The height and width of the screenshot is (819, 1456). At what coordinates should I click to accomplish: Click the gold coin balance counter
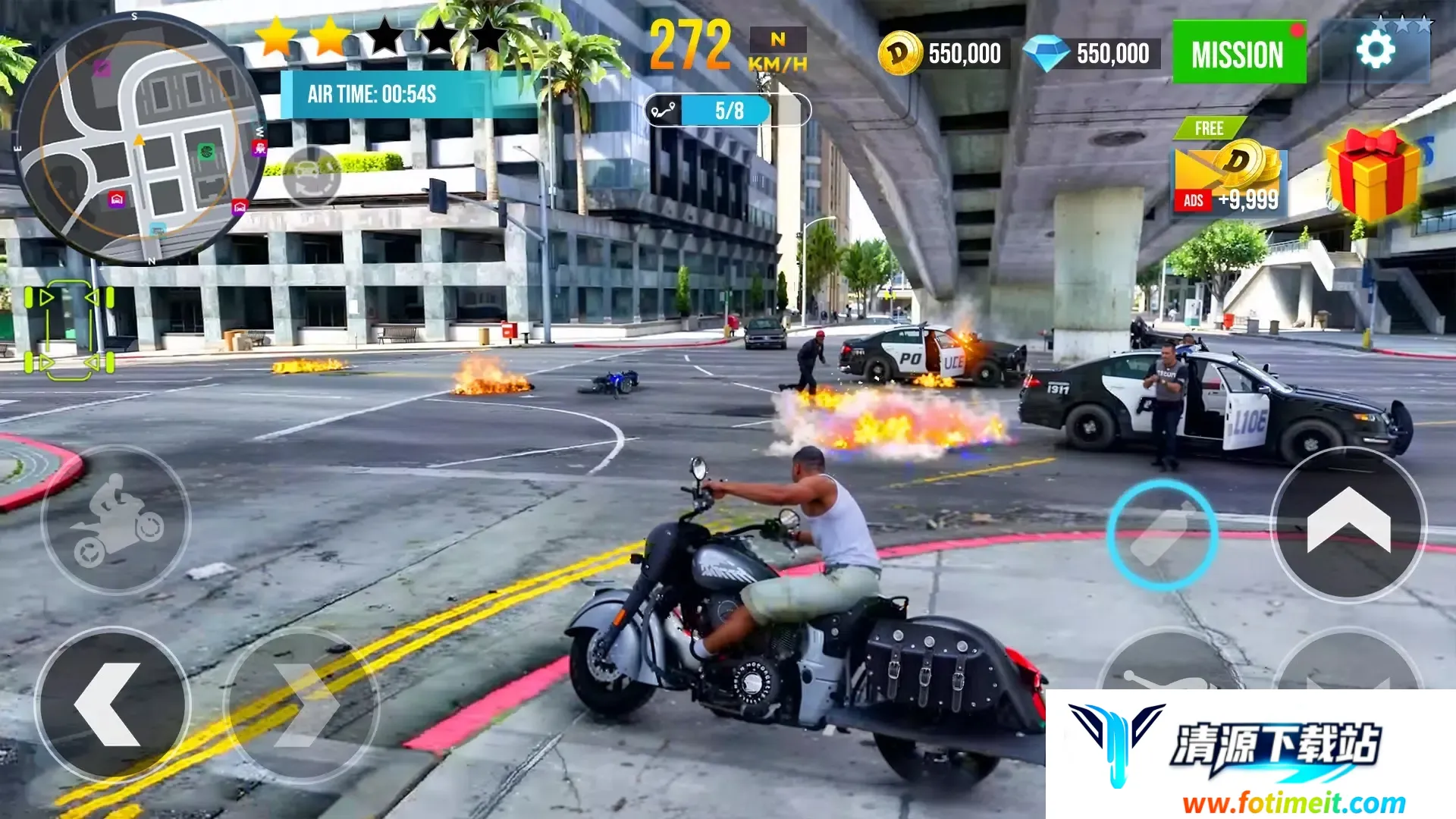943,54
